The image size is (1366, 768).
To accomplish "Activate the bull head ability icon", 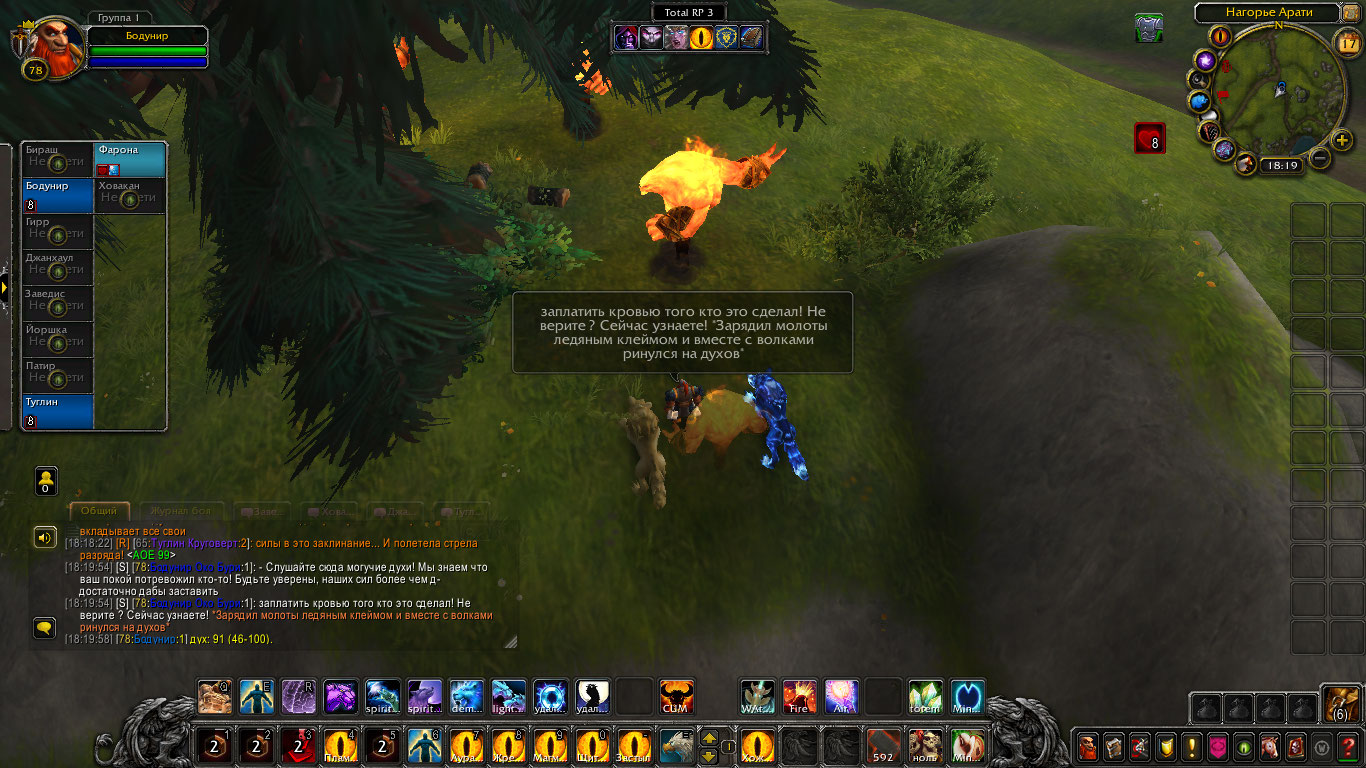I will pos(677,696).
